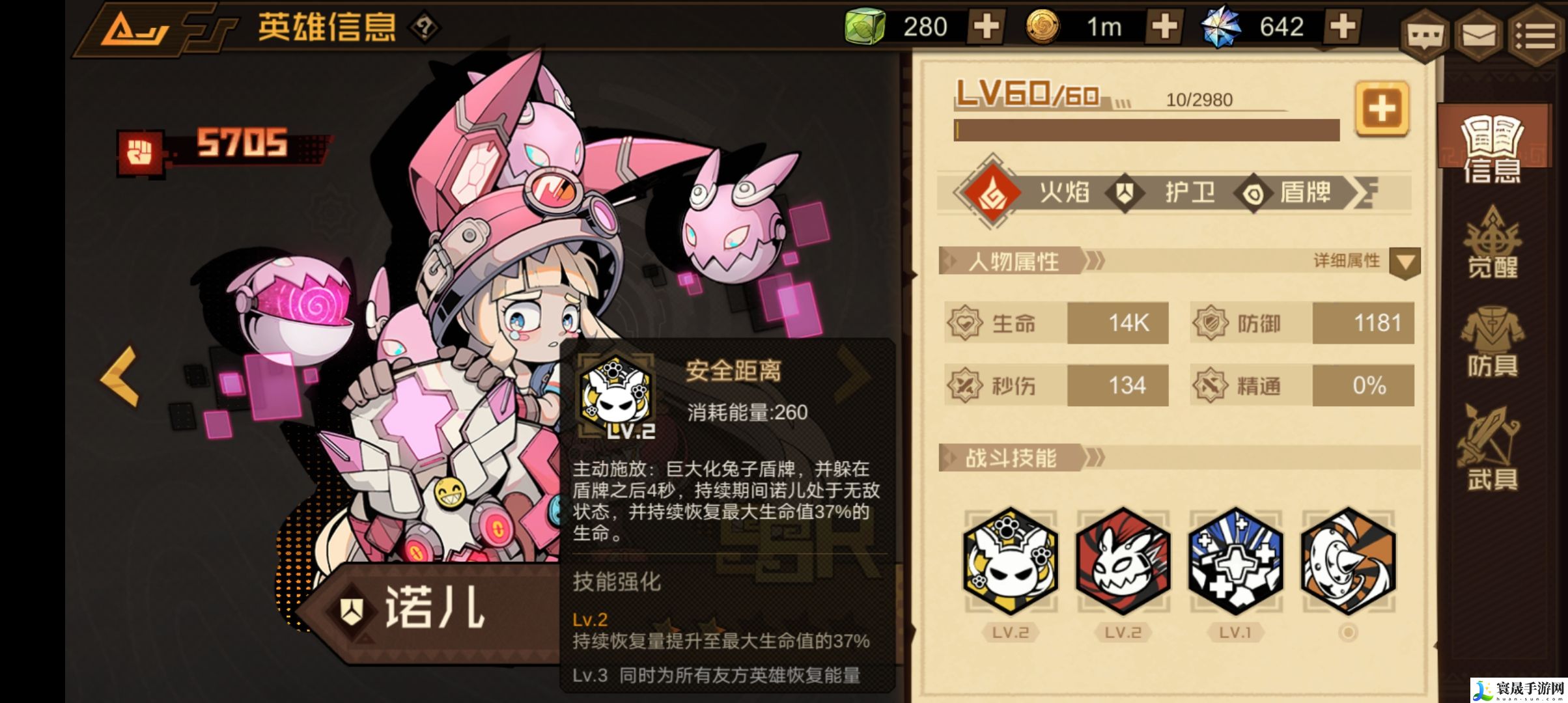This screenshot has width=1568, height=703.
Task: Open the list menu icon
Action: tap(1535, 36)
